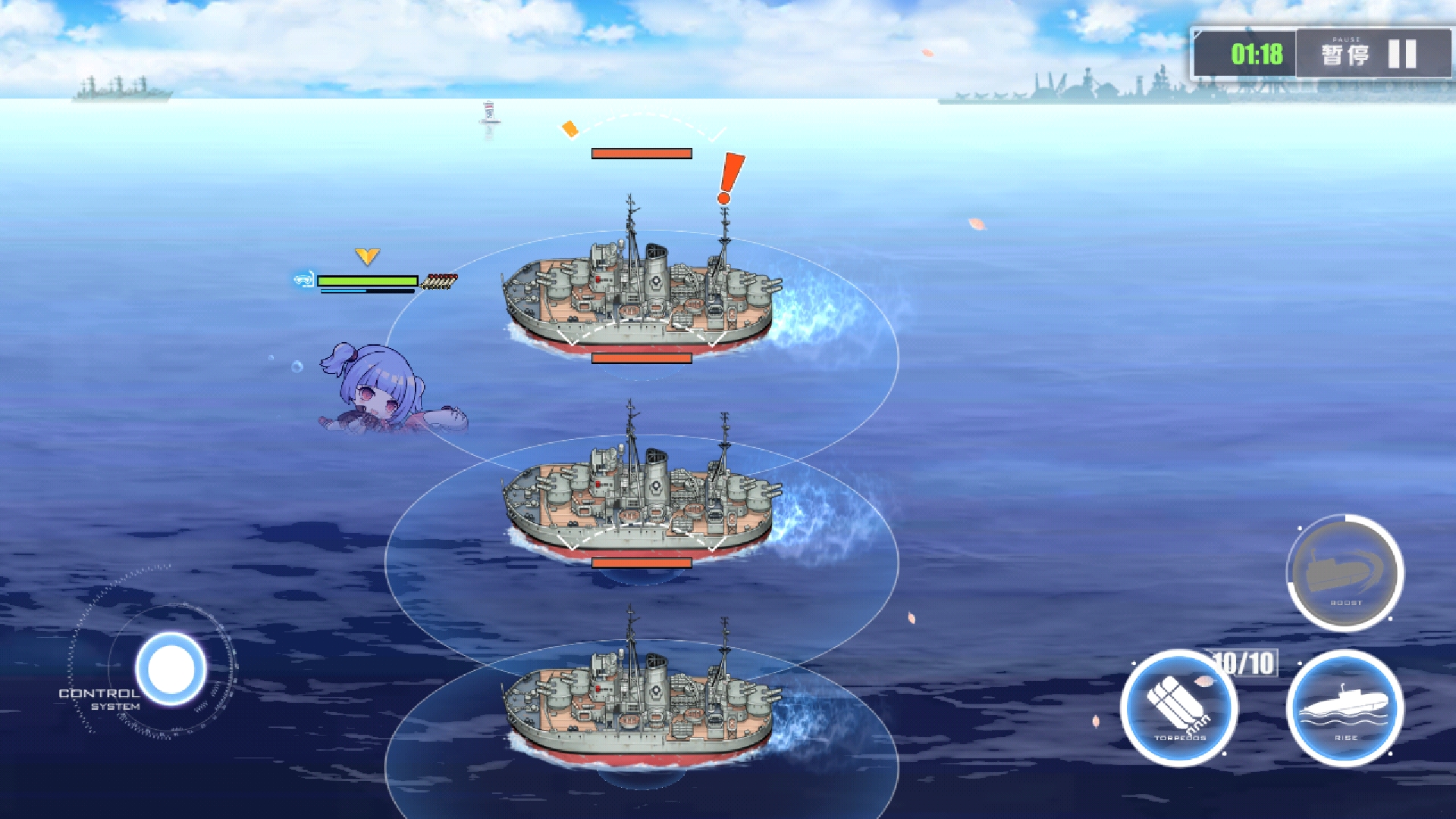Activate the Boost skill button
The height and width of the screenshot is (819, 1456).
coord(1345,573)
